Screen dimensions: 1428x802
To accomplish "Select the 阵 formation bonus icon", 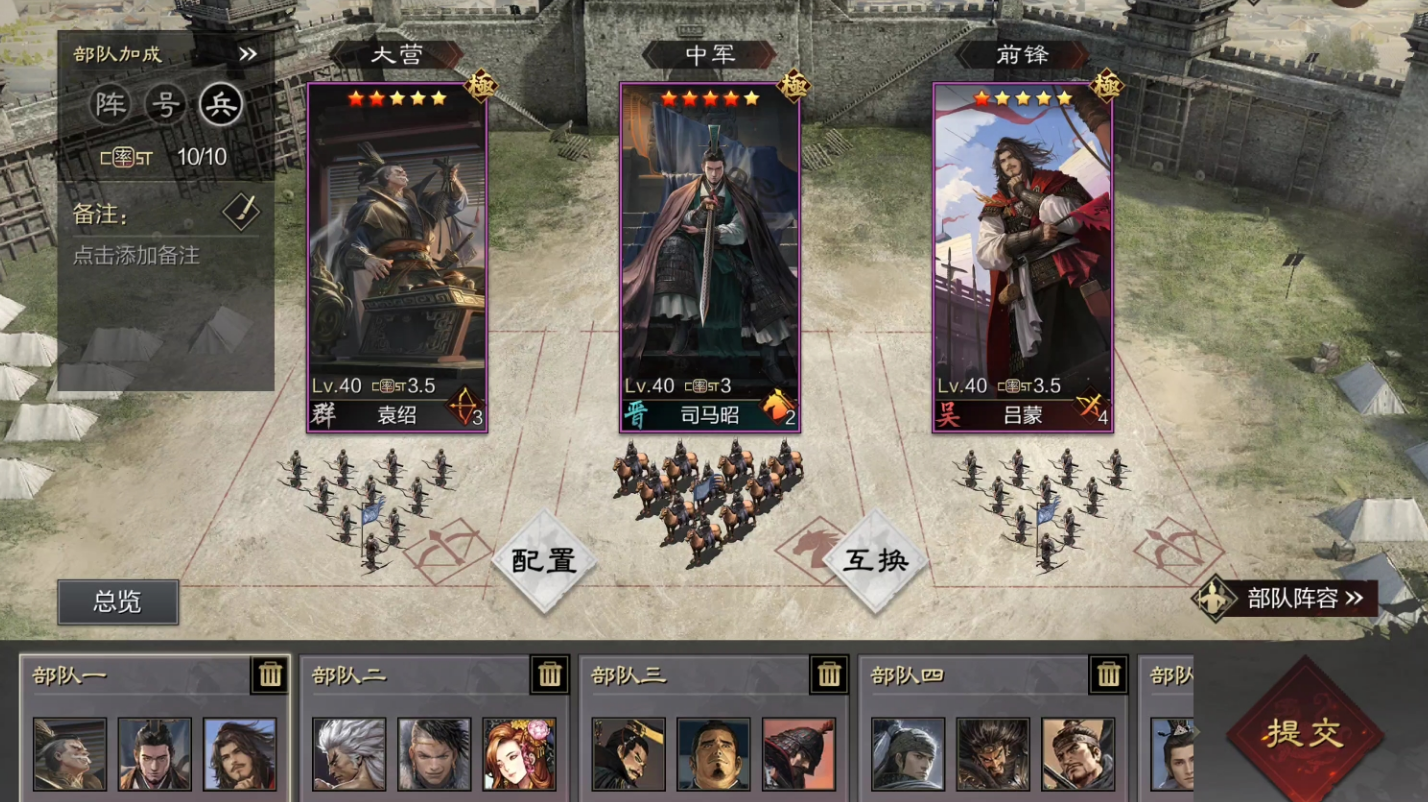I will click(111, 104).
